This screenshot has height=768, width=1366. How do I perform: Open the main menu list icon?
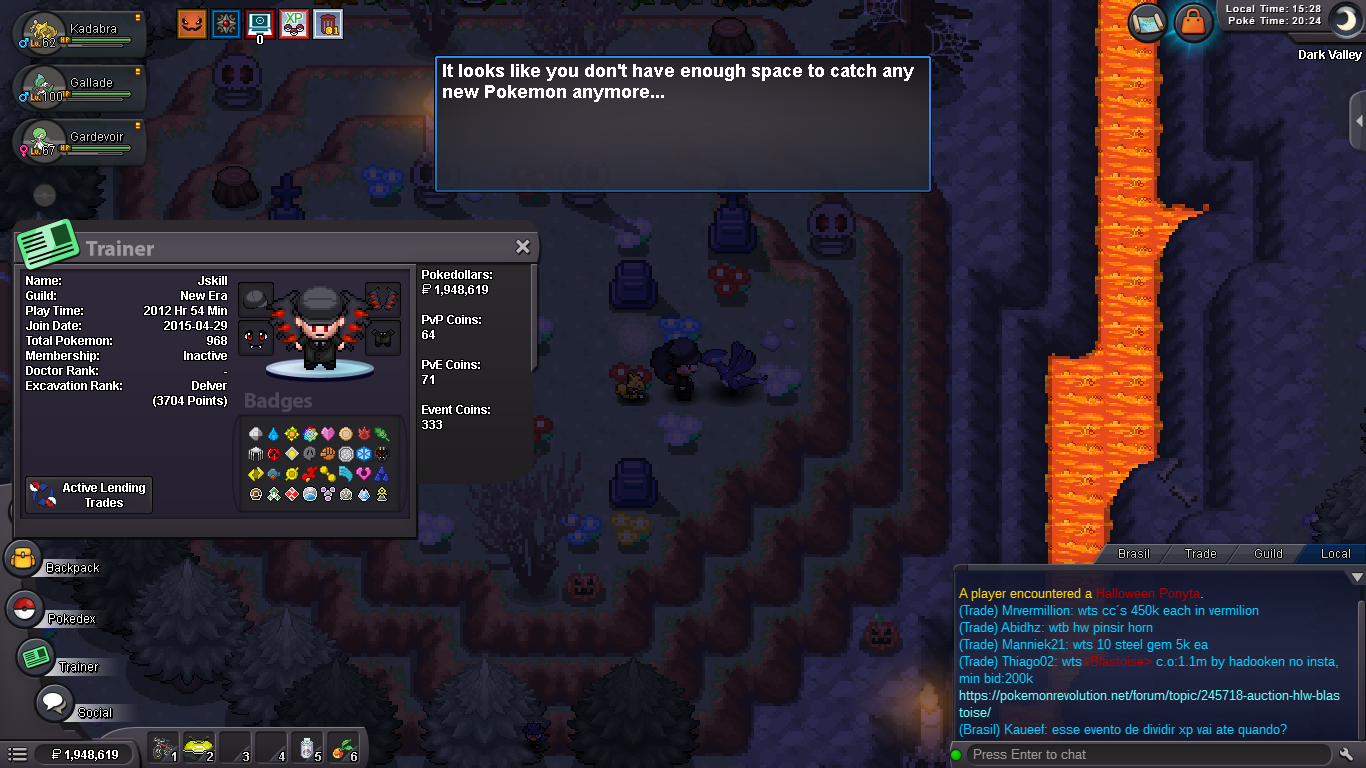point(17,754)
